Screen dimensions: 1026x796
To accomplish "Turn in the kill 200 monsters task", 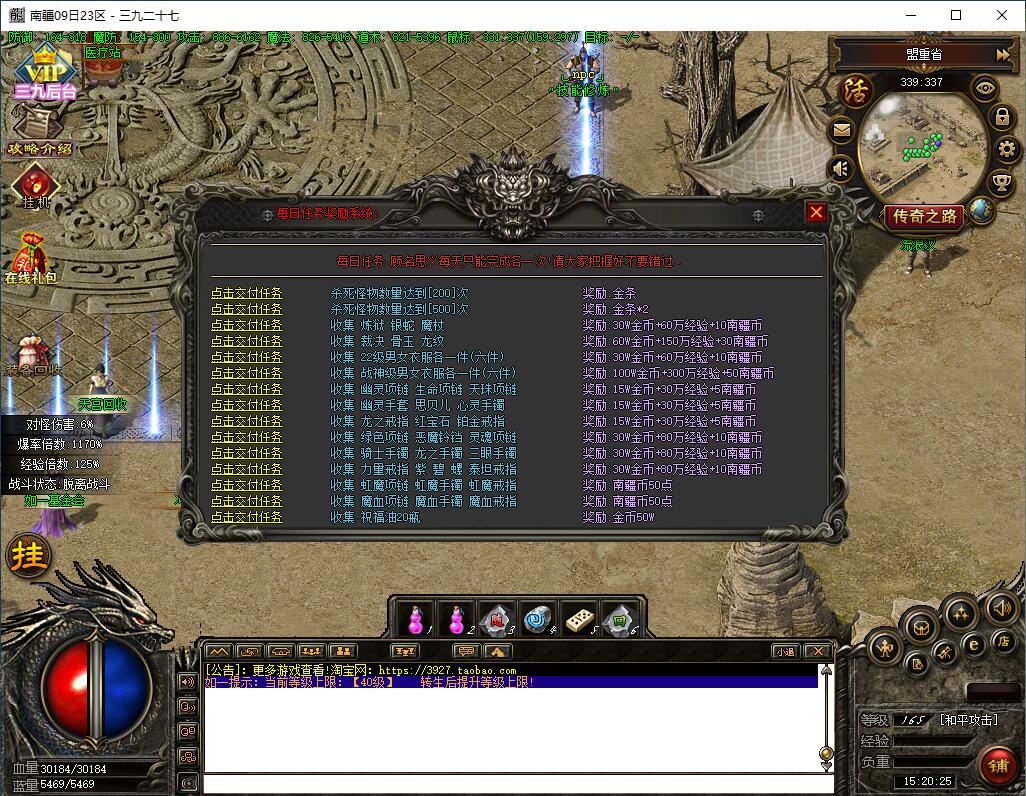I will coord(246,293).
